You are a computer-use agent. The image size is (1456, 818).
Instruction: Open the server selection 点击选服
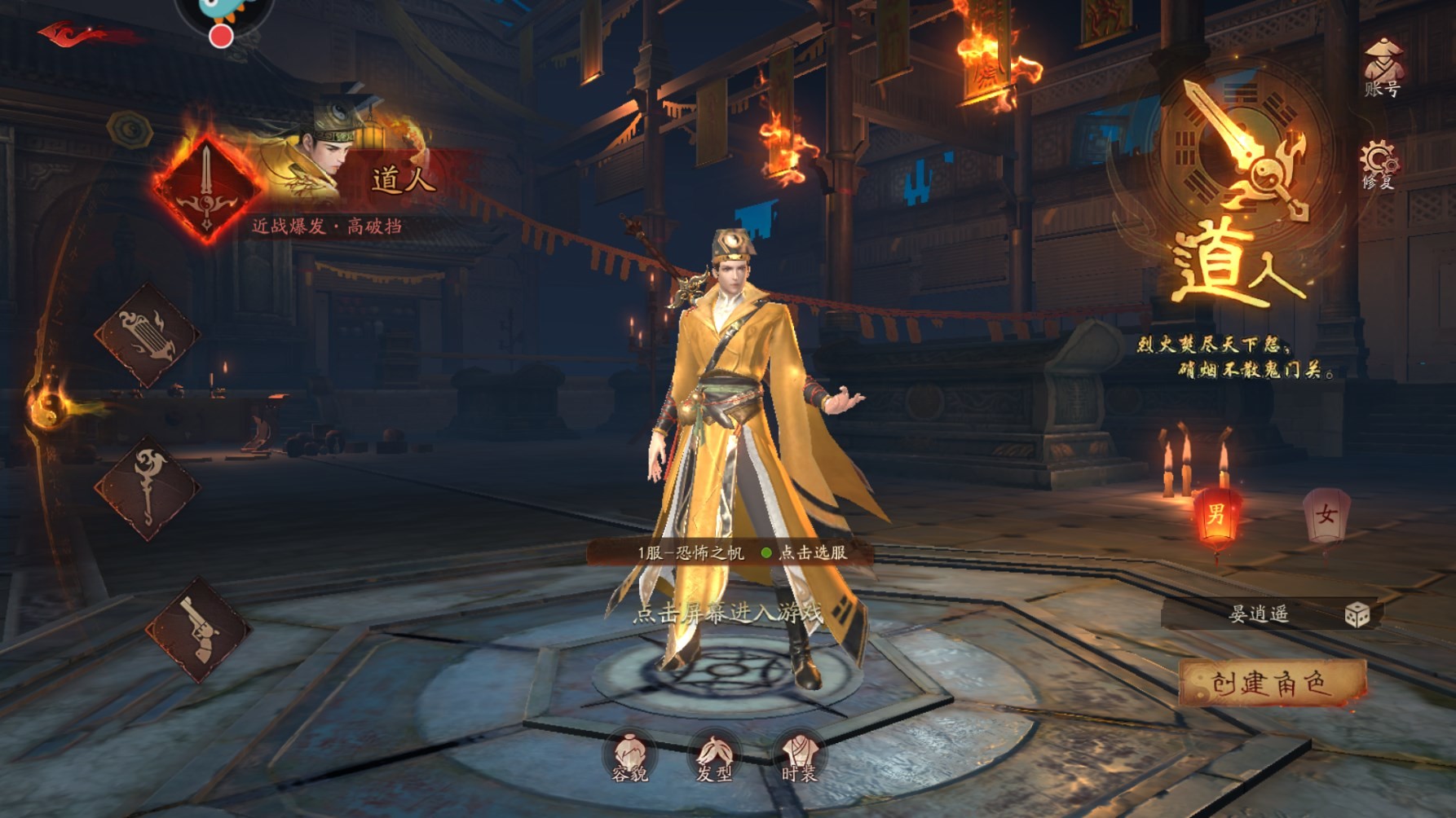click(812, 552)
